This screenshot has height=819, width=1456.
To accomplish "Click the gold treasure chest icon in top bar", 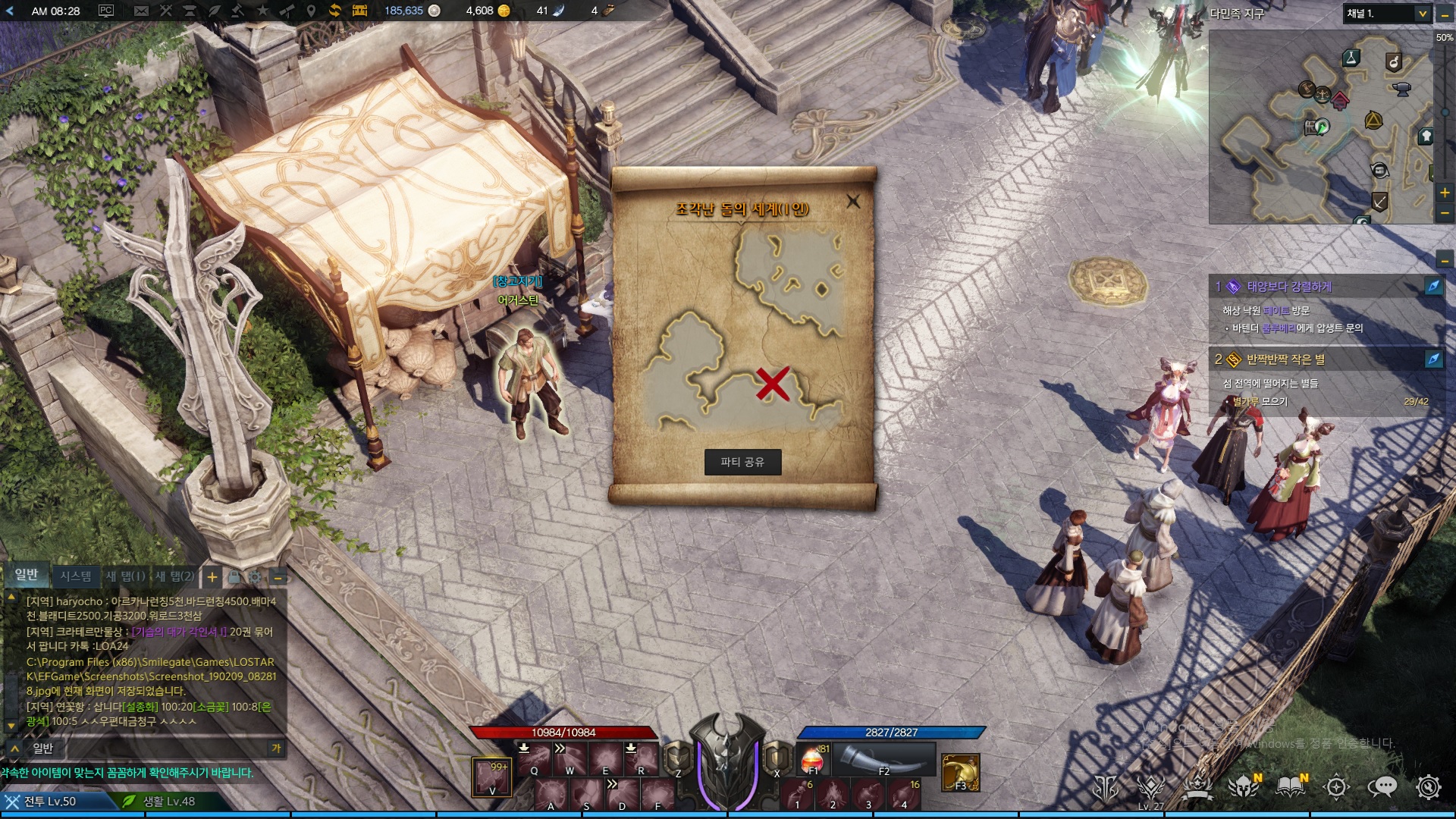I will pyautogui.click(x=359, y=11).
